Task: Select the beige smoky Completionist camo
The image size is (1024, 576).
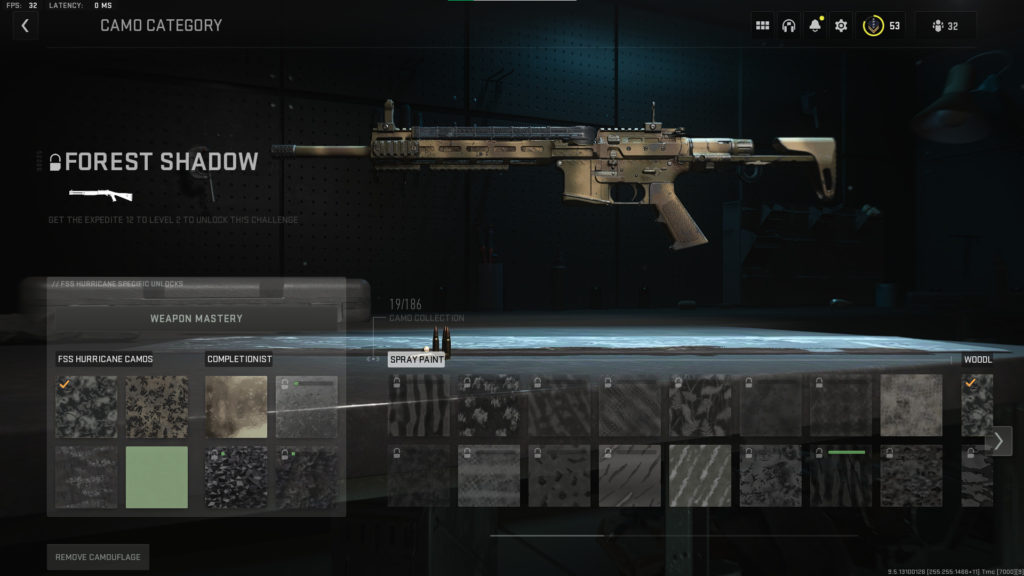Action: coord(236,407)
